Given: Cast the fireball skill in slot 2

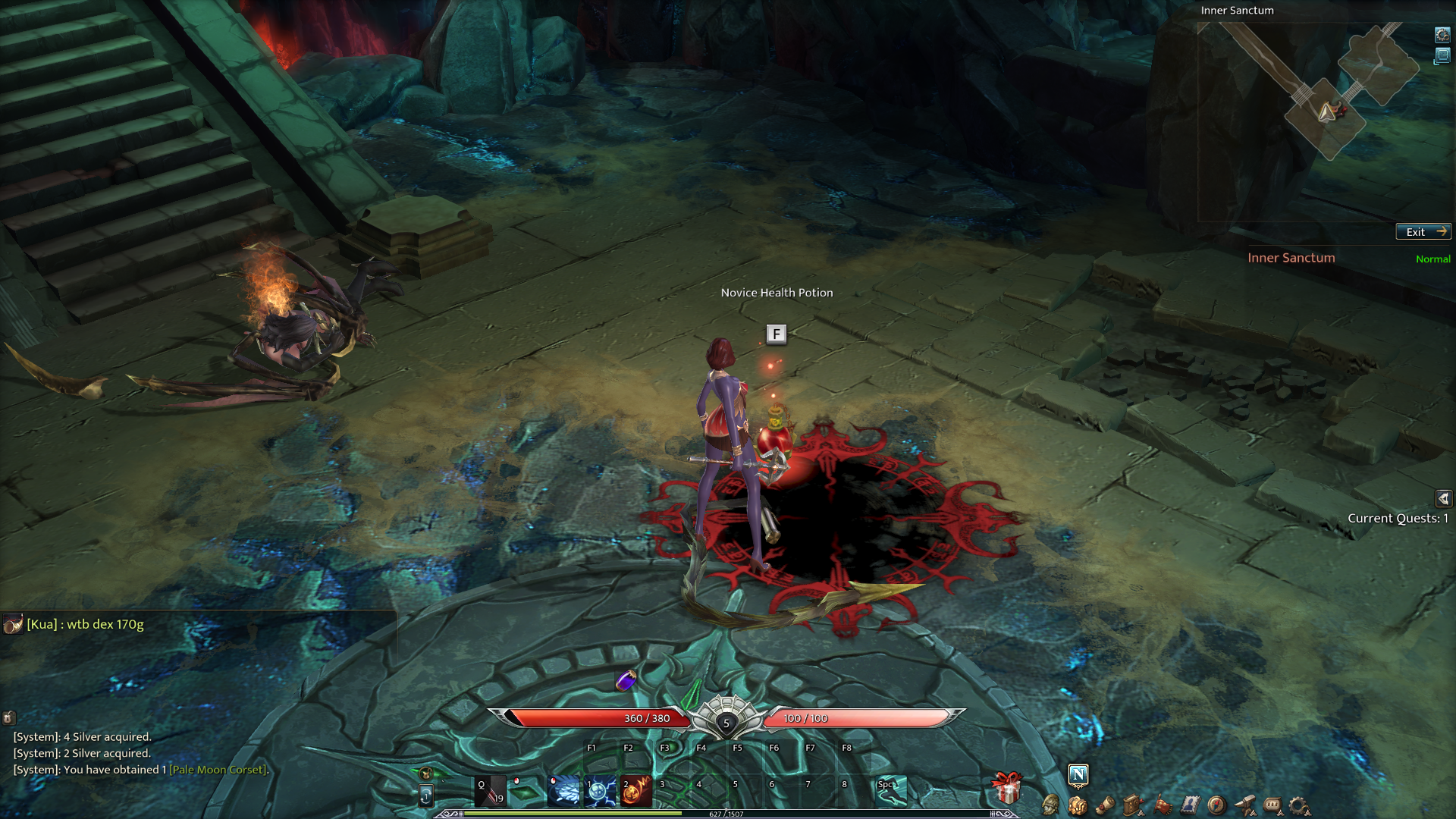Looking at the screenshot, I should pos(636,791).
